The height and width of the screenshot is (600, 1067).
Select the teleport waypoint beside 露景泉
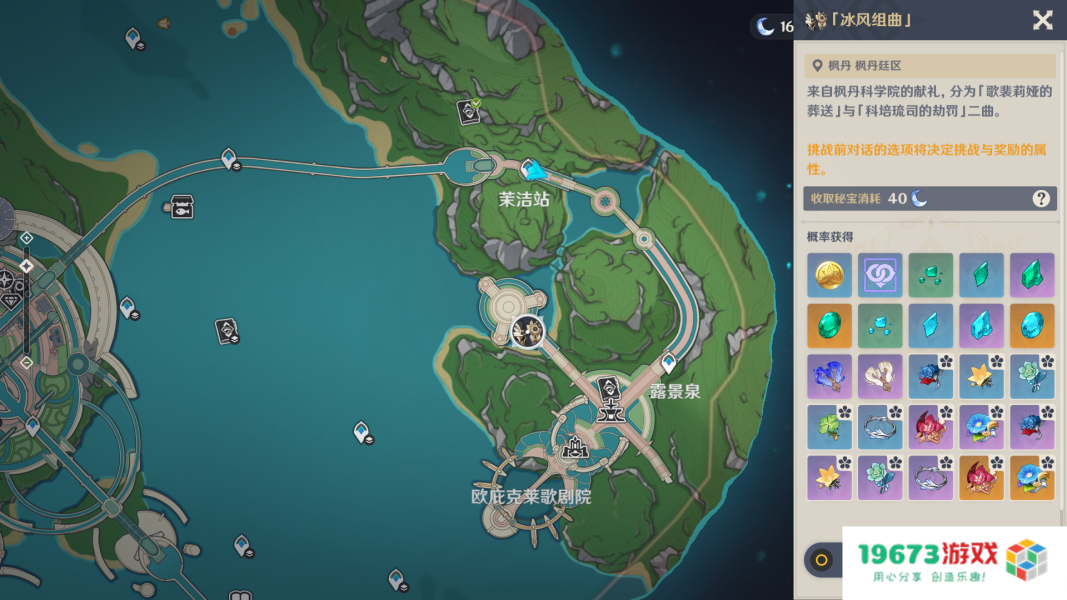click(669, 362)
